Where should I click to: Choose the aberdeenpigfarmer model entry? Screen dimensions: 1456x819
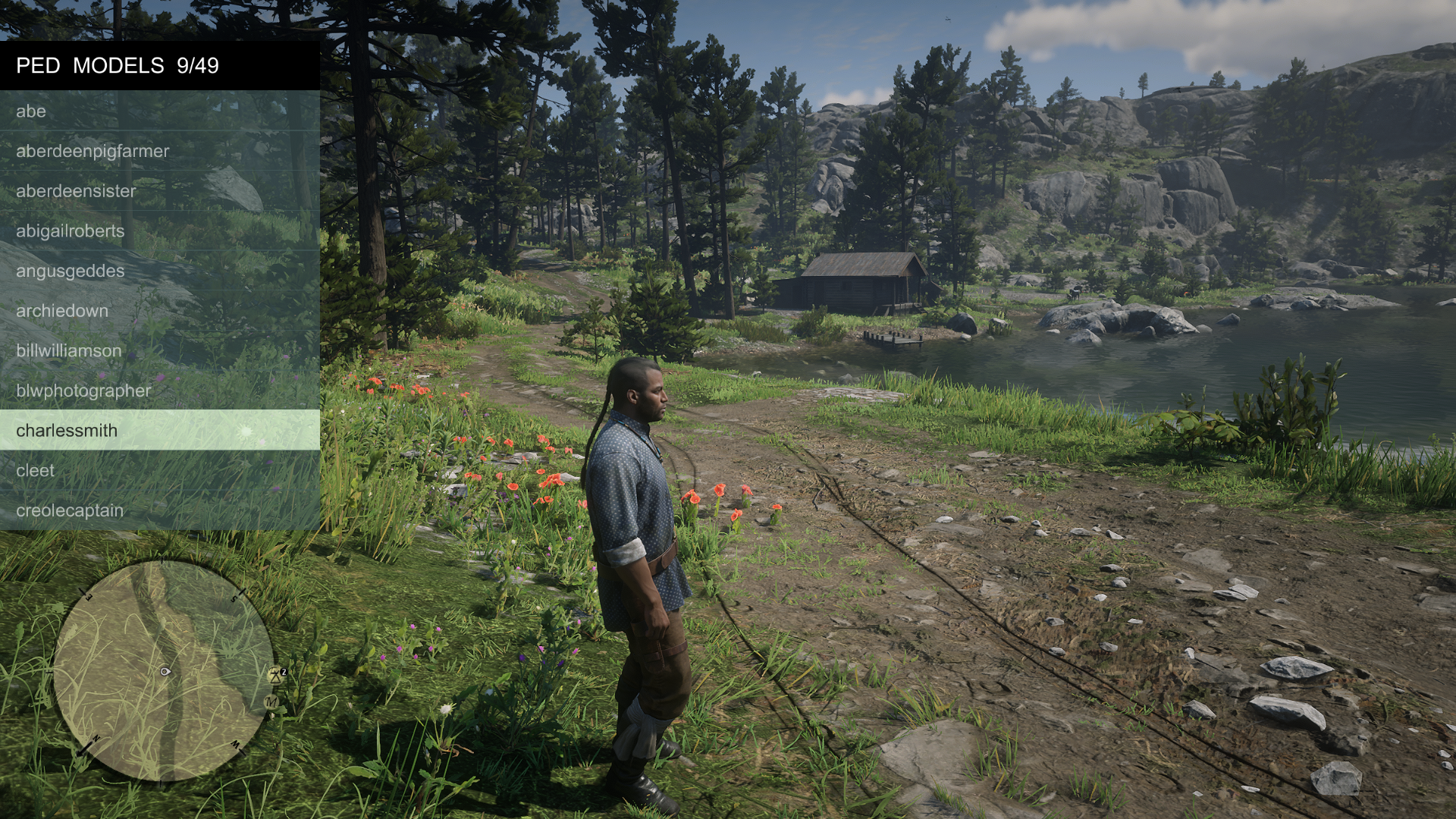pos(159,151)
